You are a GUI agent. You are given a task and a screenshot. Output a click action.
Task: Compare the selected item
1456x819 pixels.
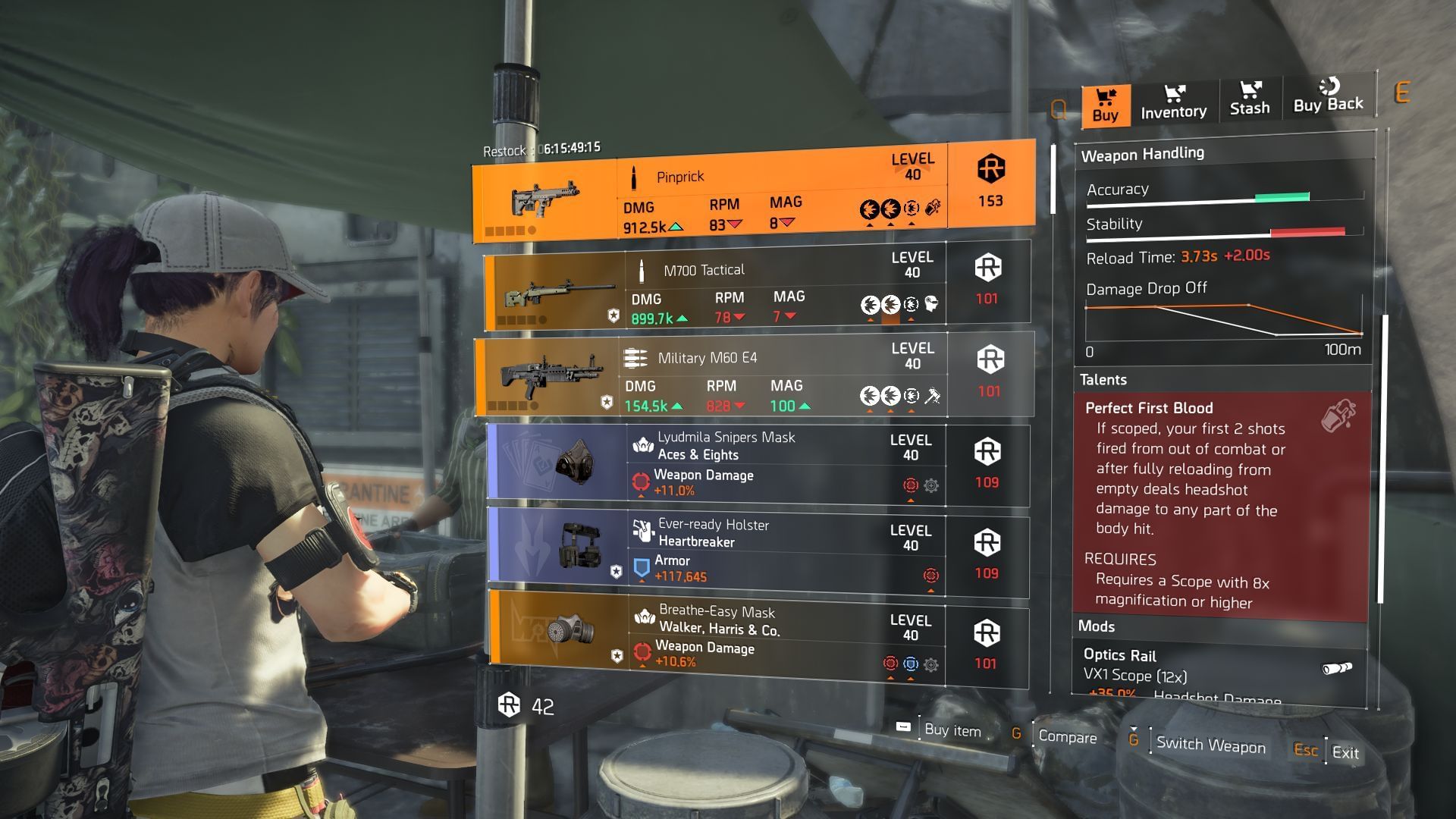coord(1066,736)
